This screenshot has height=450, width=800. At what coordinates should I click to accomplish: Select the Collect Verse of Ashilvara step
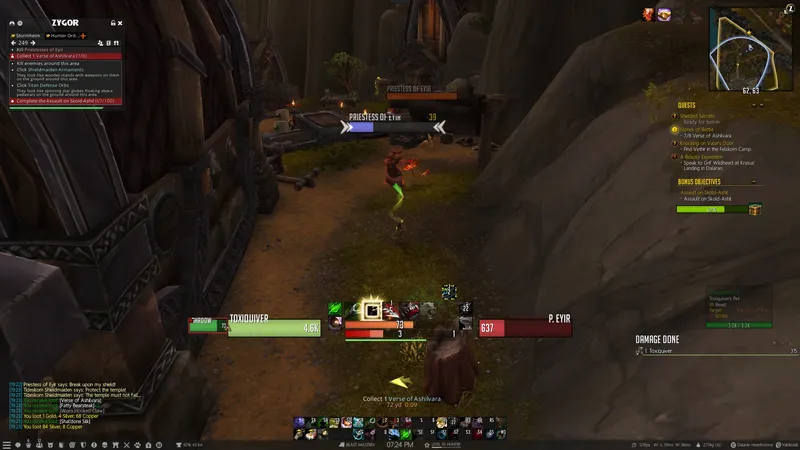[52, 56]
